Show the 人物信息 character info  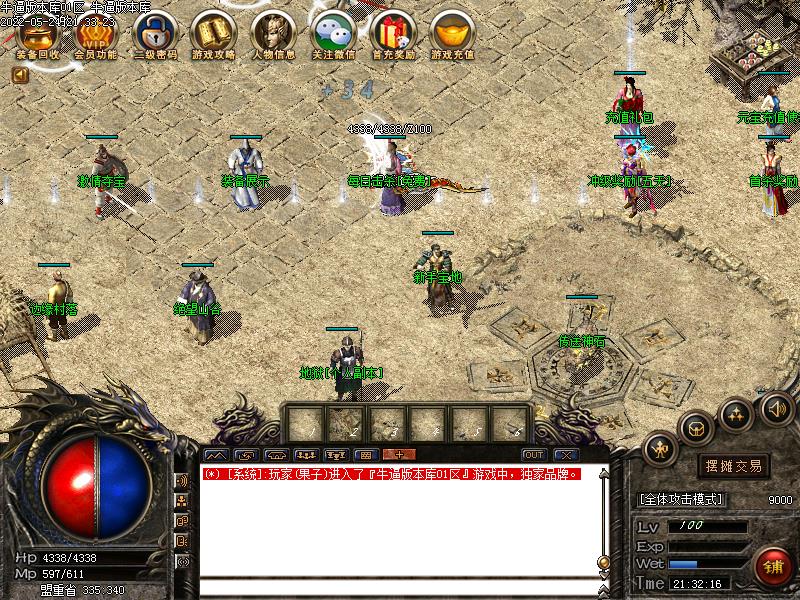coord(273,35)
